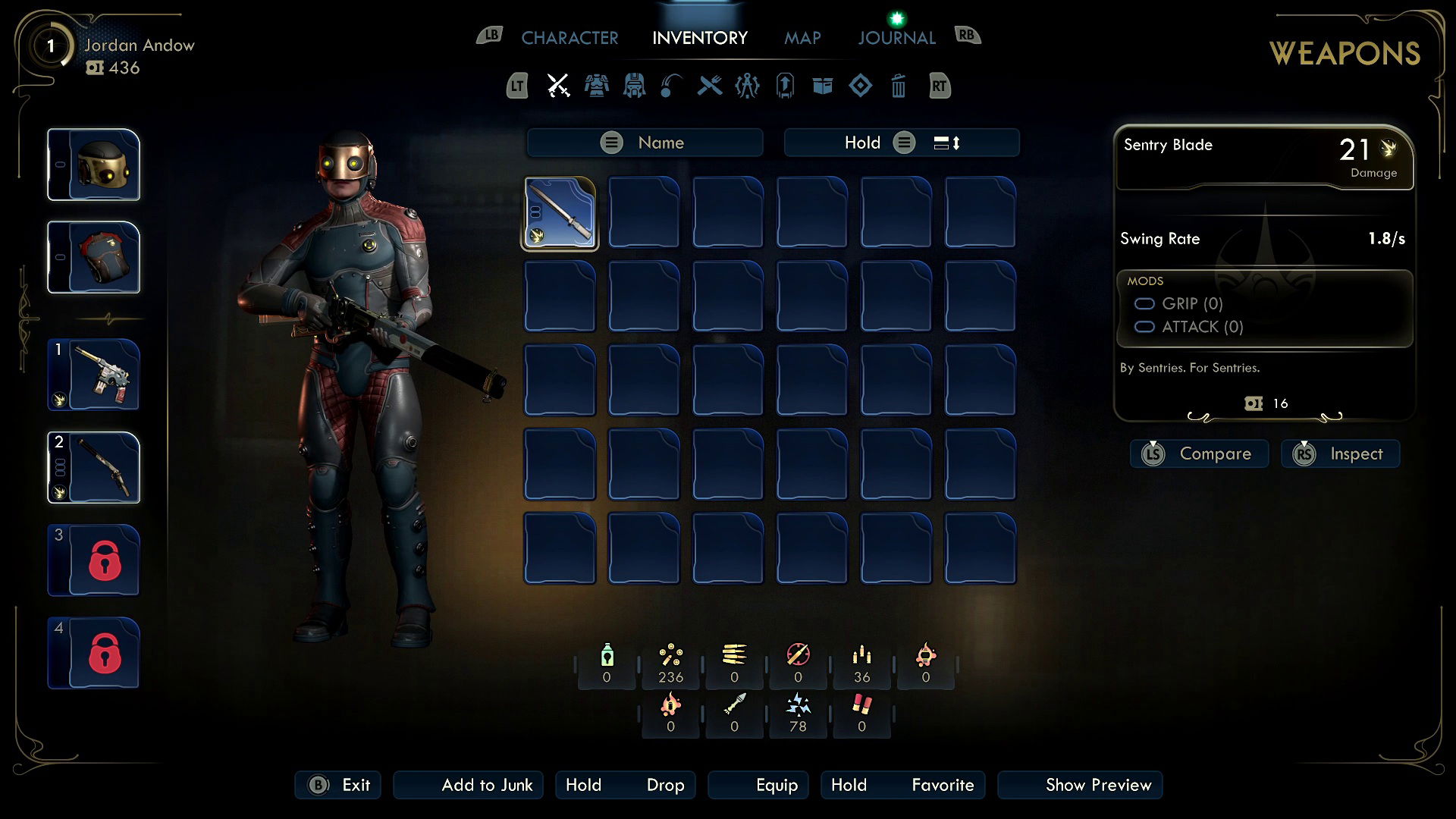1456x819 pixels.
Task: Exit the inventory screen
Action: 338,785
